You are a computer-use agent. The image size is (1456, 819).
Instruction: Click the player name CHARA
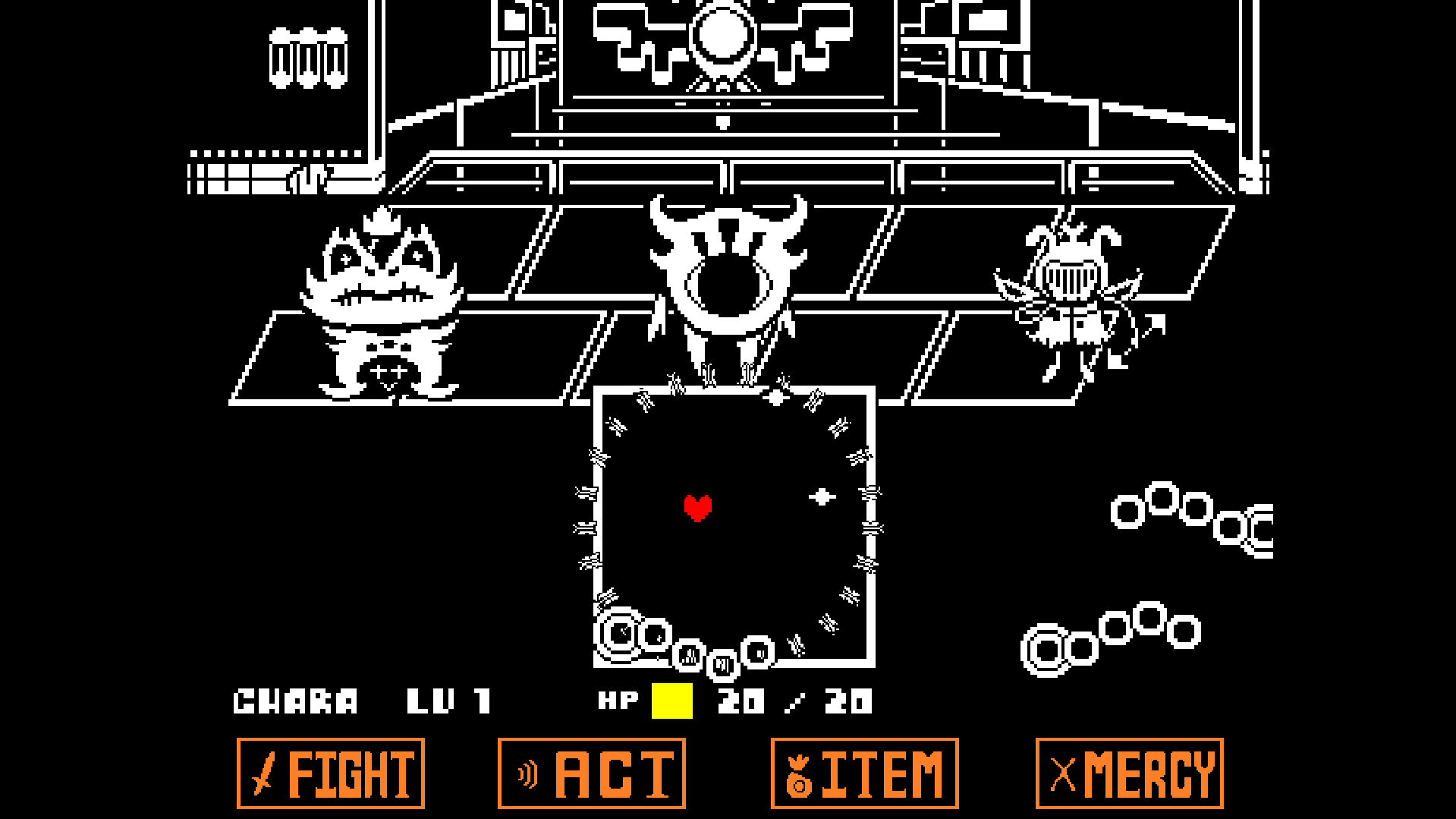click(x=294, y=700)
